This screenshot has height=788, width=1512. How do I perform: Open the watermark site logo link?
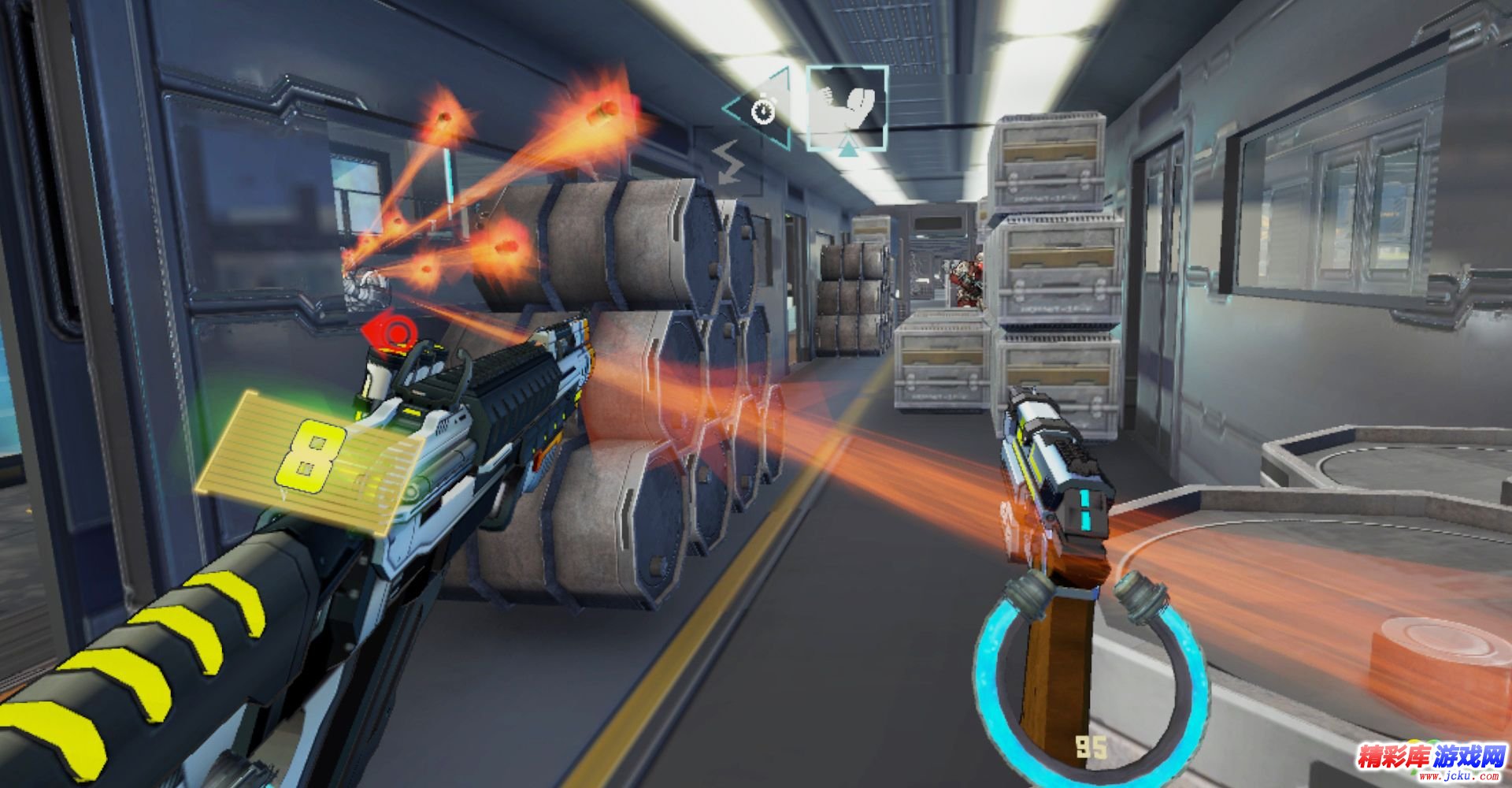coord(1429,760)
